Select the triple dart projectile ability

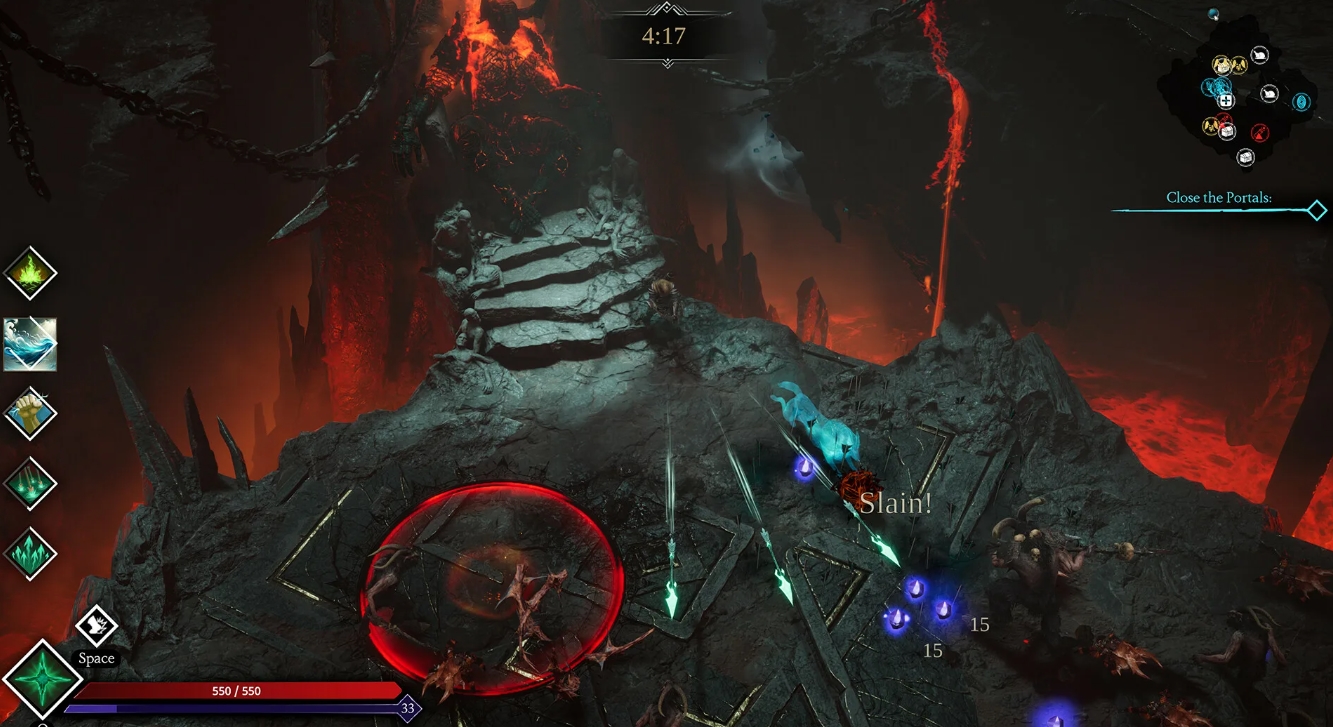pyautogui.click(x=30, y=484)
